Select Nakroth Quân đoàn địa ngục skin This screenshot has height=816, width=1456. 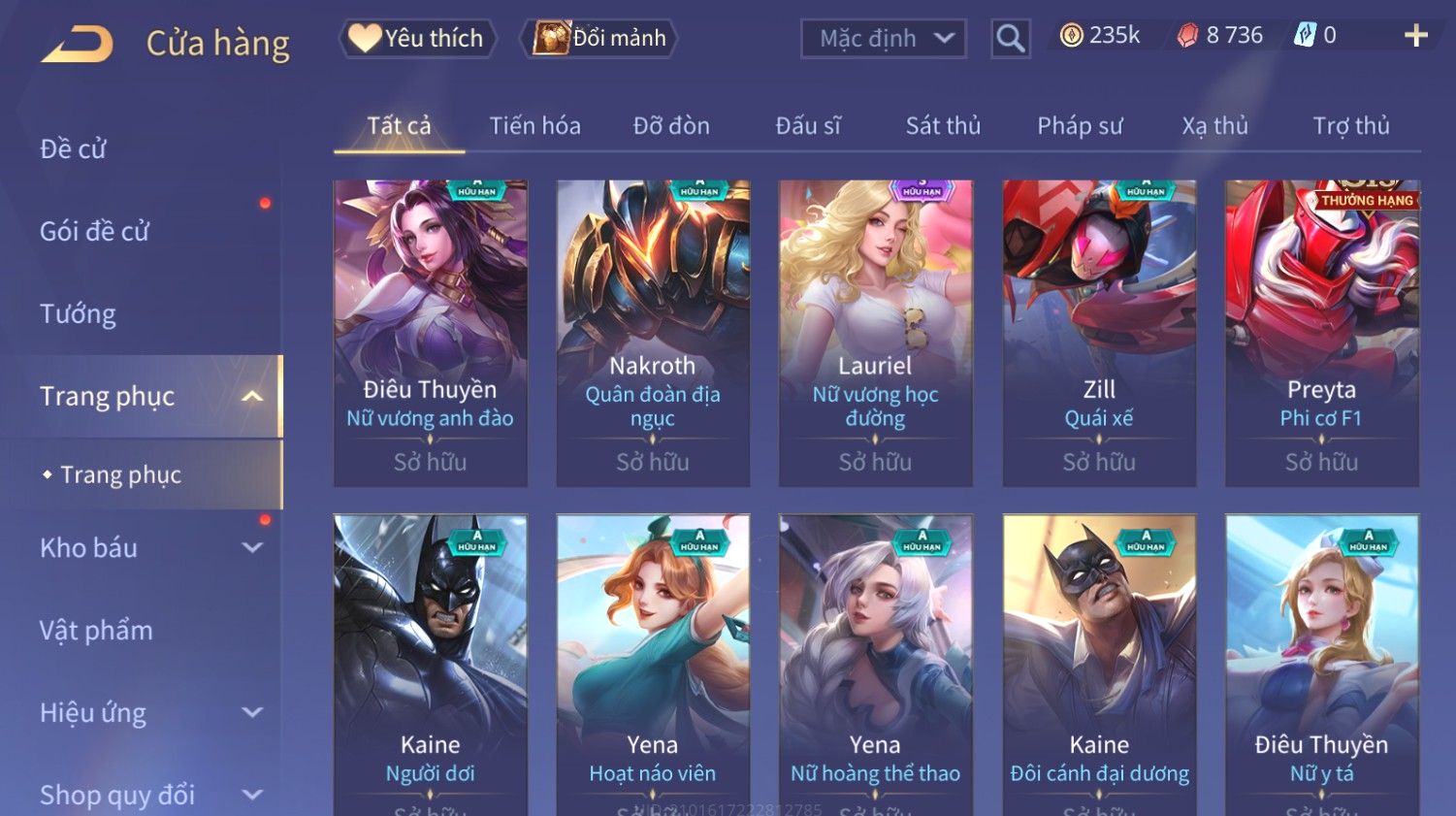[x=653, y=332]
